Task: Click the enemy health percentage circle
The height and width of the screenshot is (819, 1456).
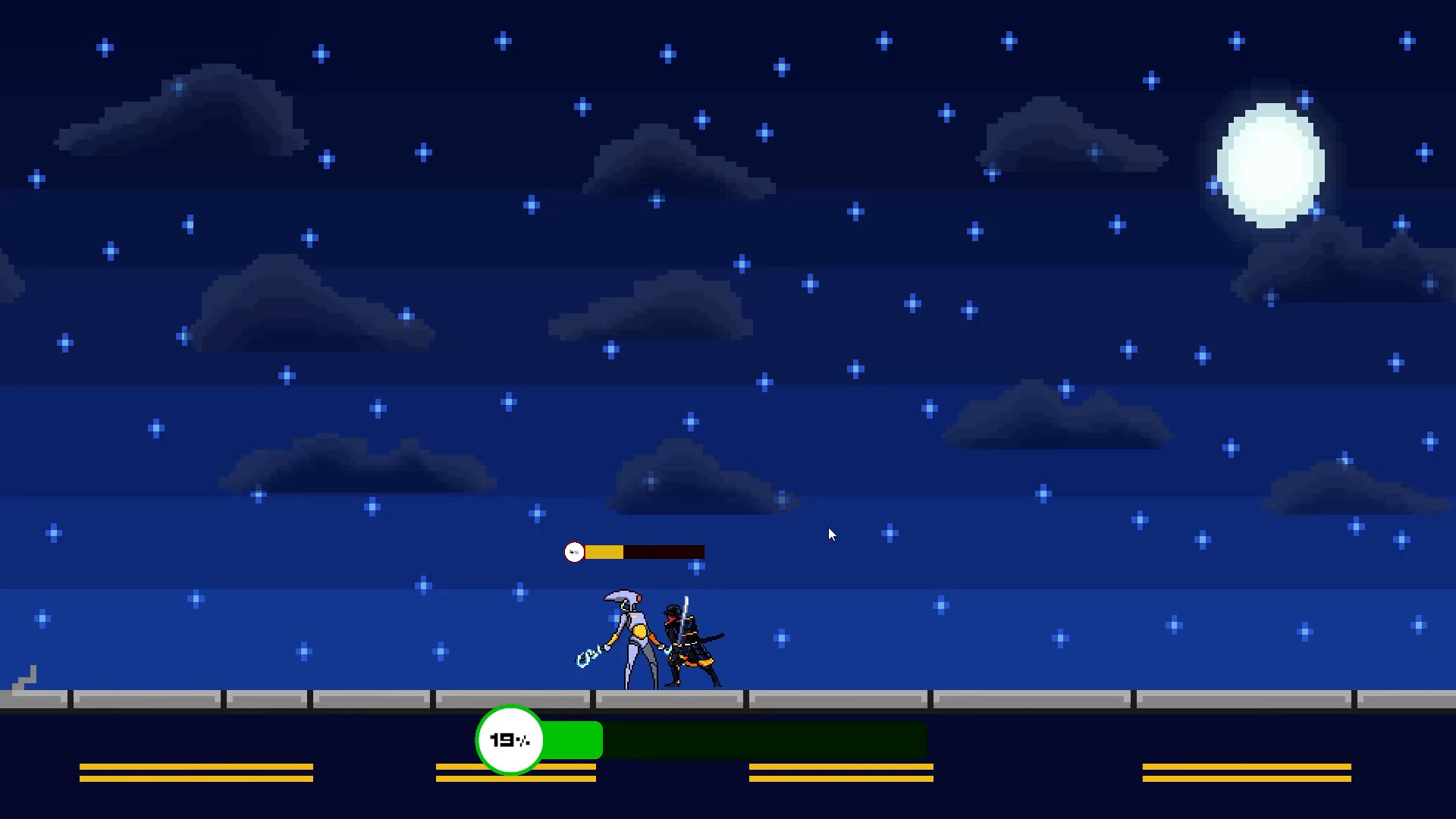Action: (x=574, y=552)
